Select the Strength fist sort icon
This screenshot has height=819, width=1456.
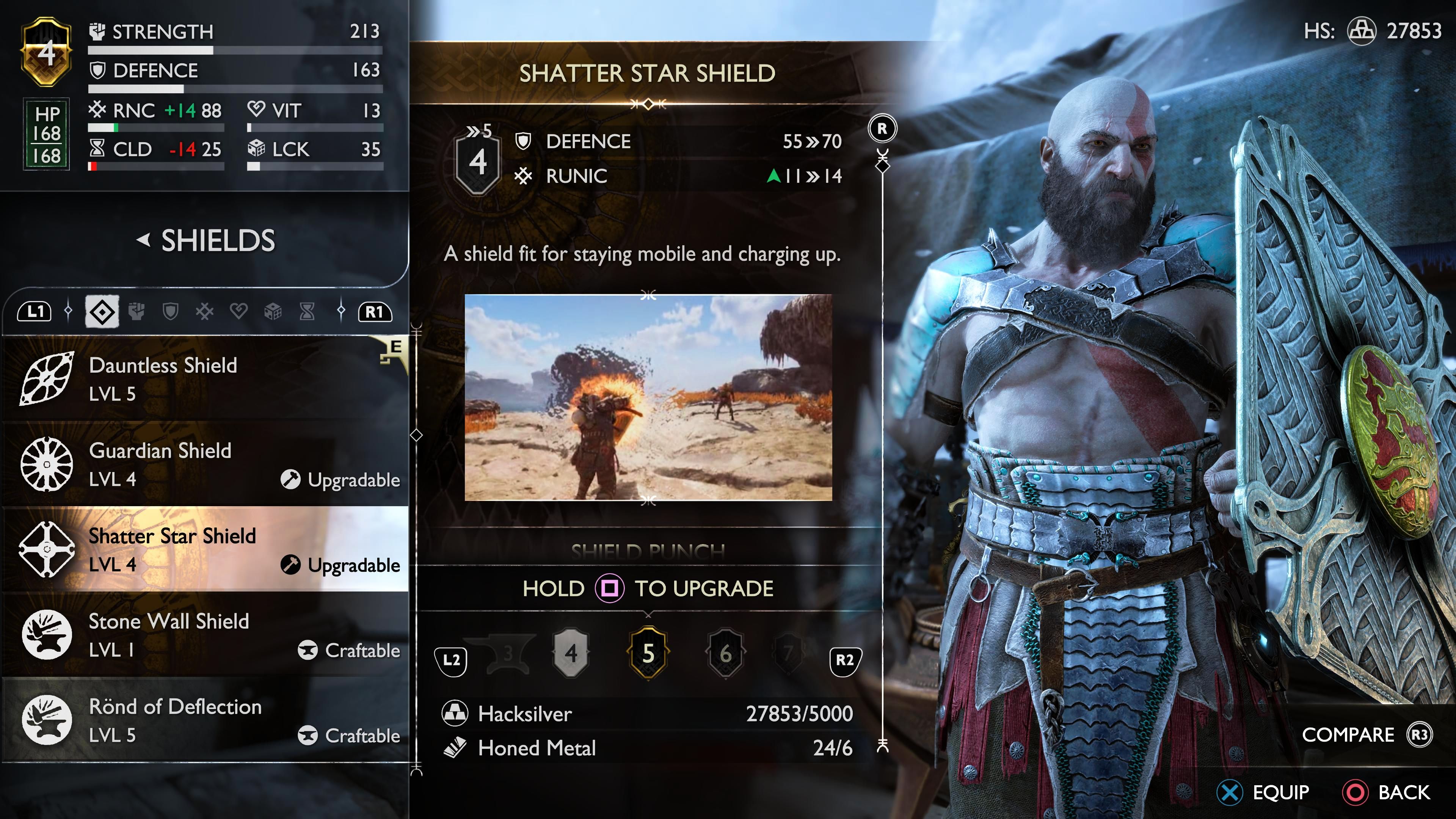tap(136, 311)
